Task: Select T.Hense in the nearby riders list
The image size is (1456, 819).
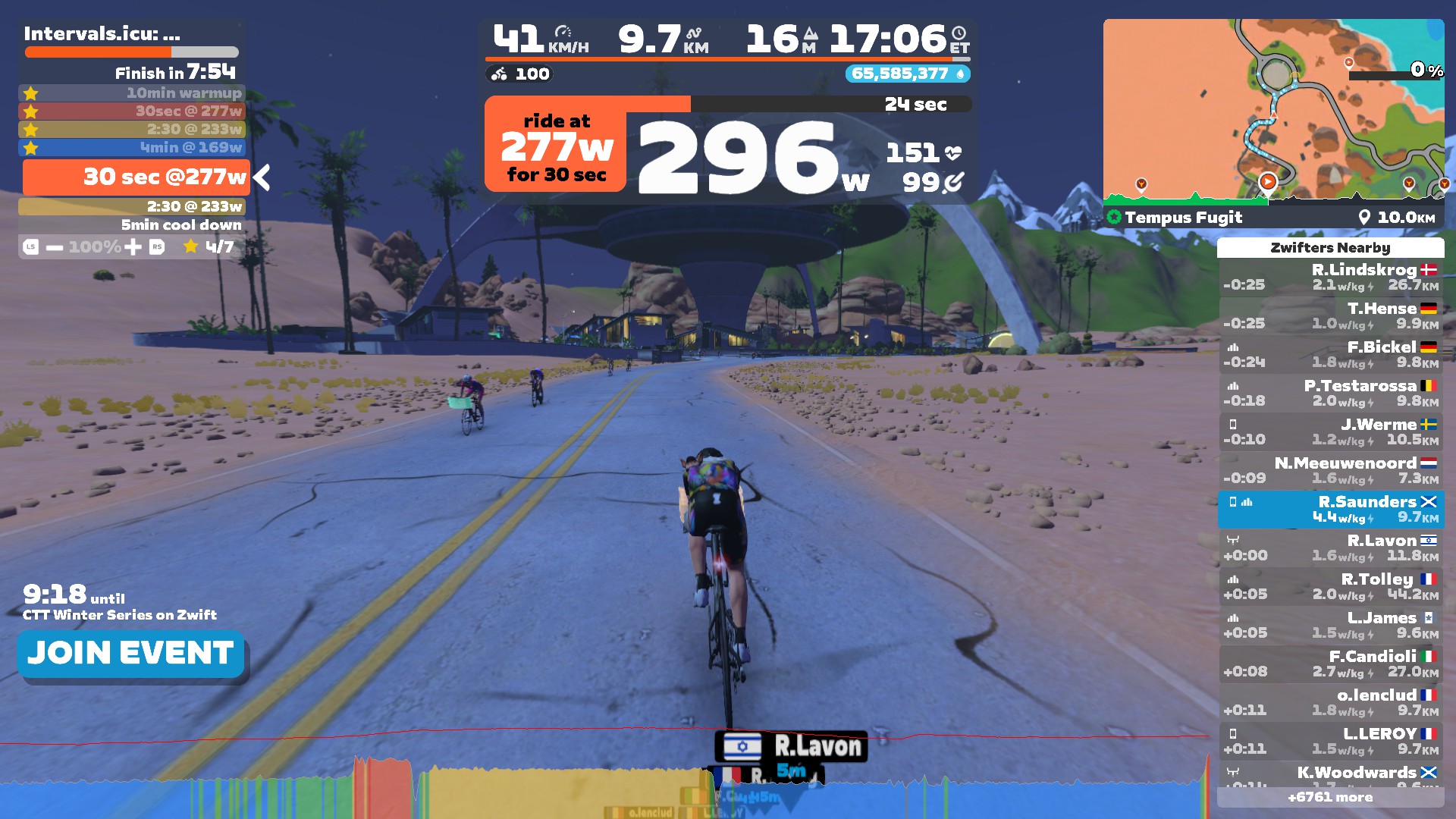Action: pyautogui.click(x=1330, y=315)
